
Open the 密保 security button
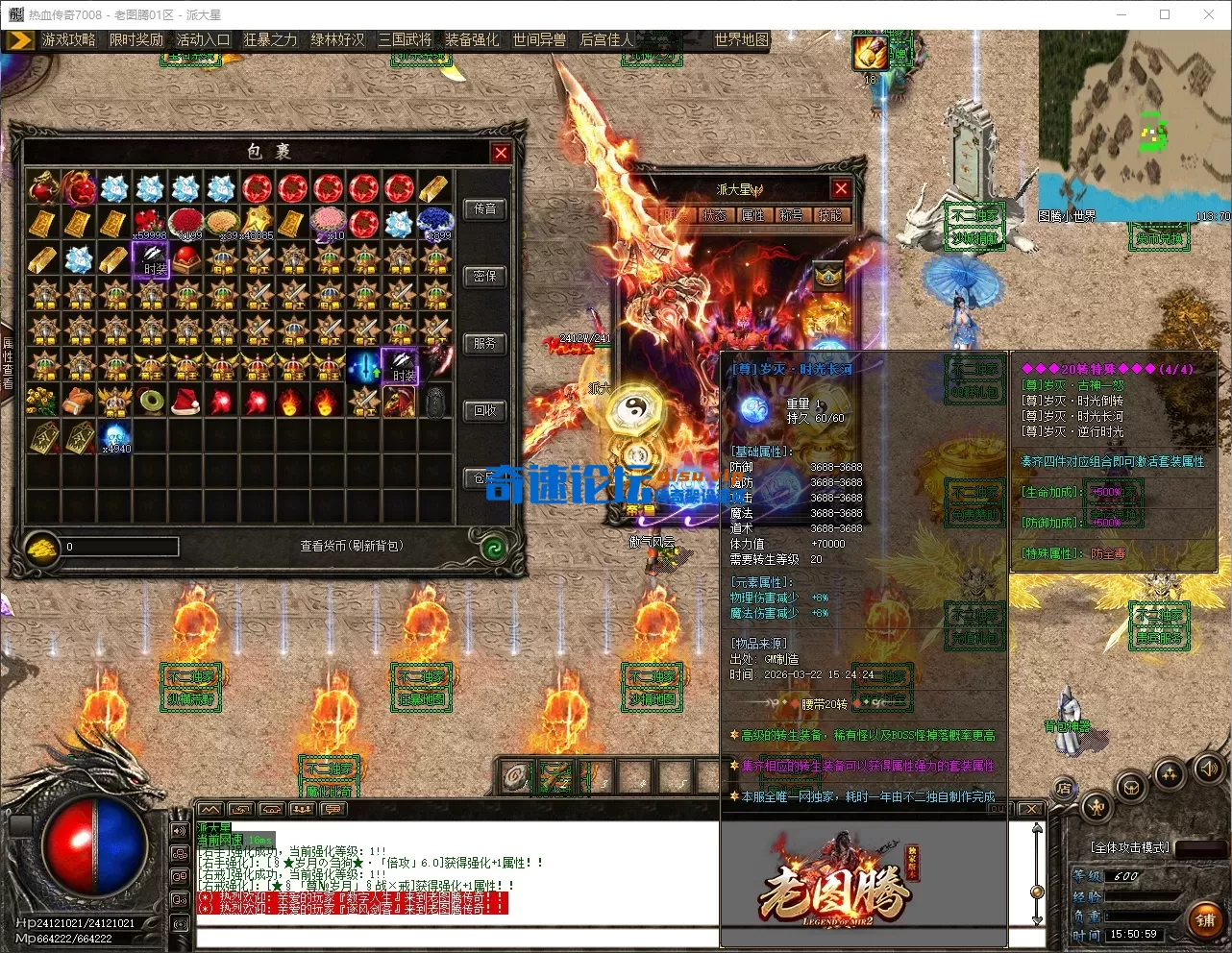[485, 276]
